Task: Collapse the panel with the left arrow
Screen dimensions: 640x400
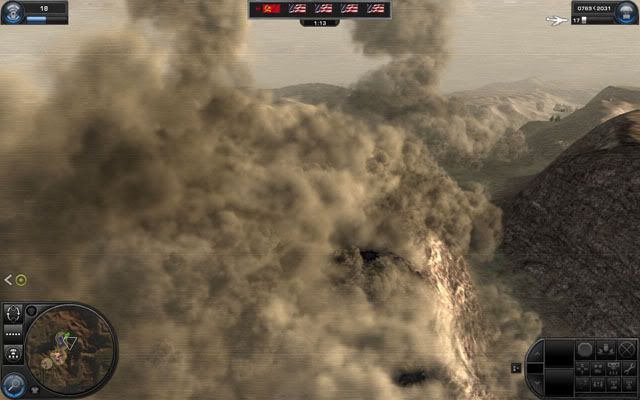Action: click(x=8, y=280)
